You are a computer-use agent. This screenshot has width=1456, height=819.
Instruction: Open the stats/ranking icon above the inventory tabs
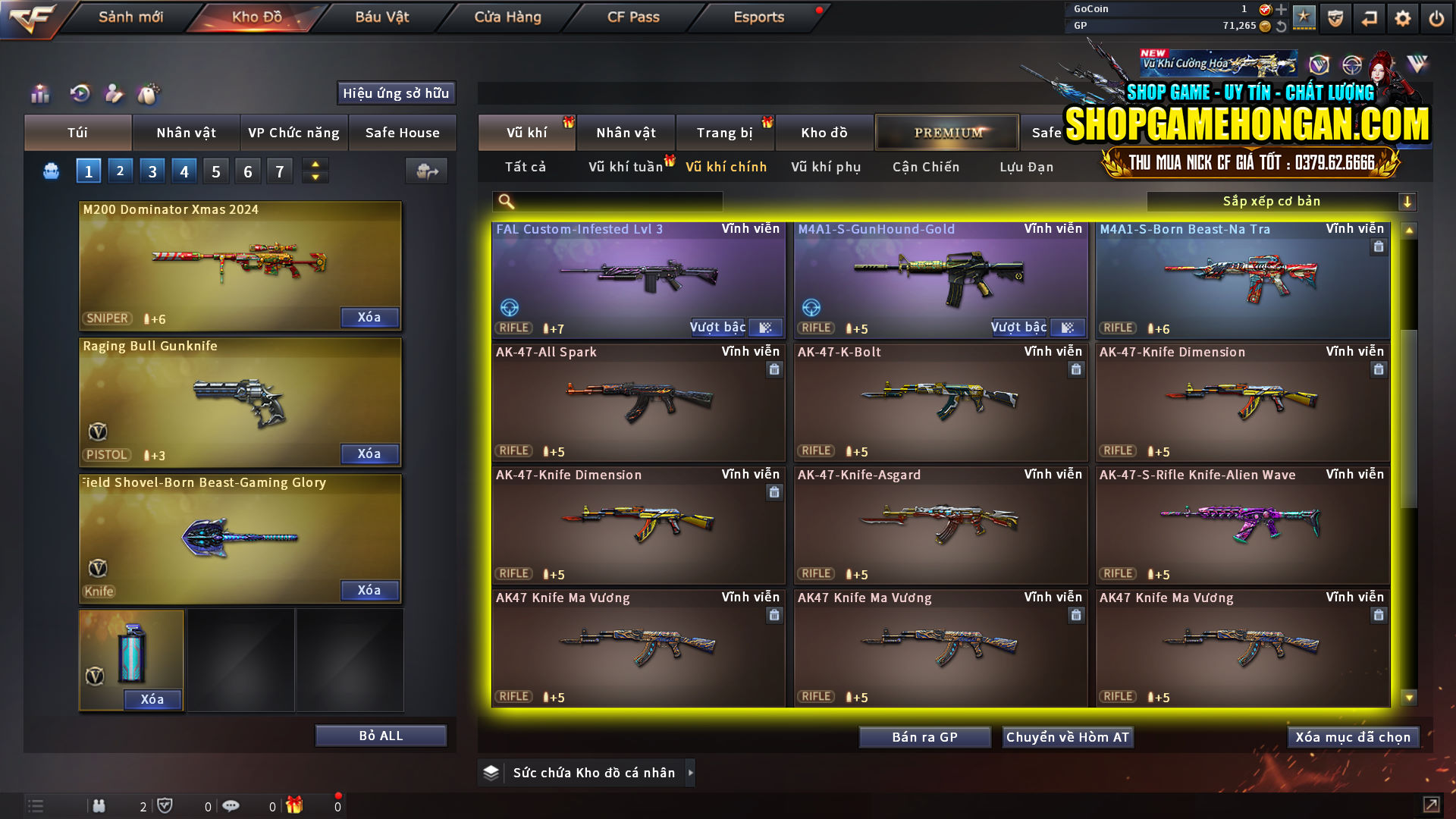[x=39, y=93]
